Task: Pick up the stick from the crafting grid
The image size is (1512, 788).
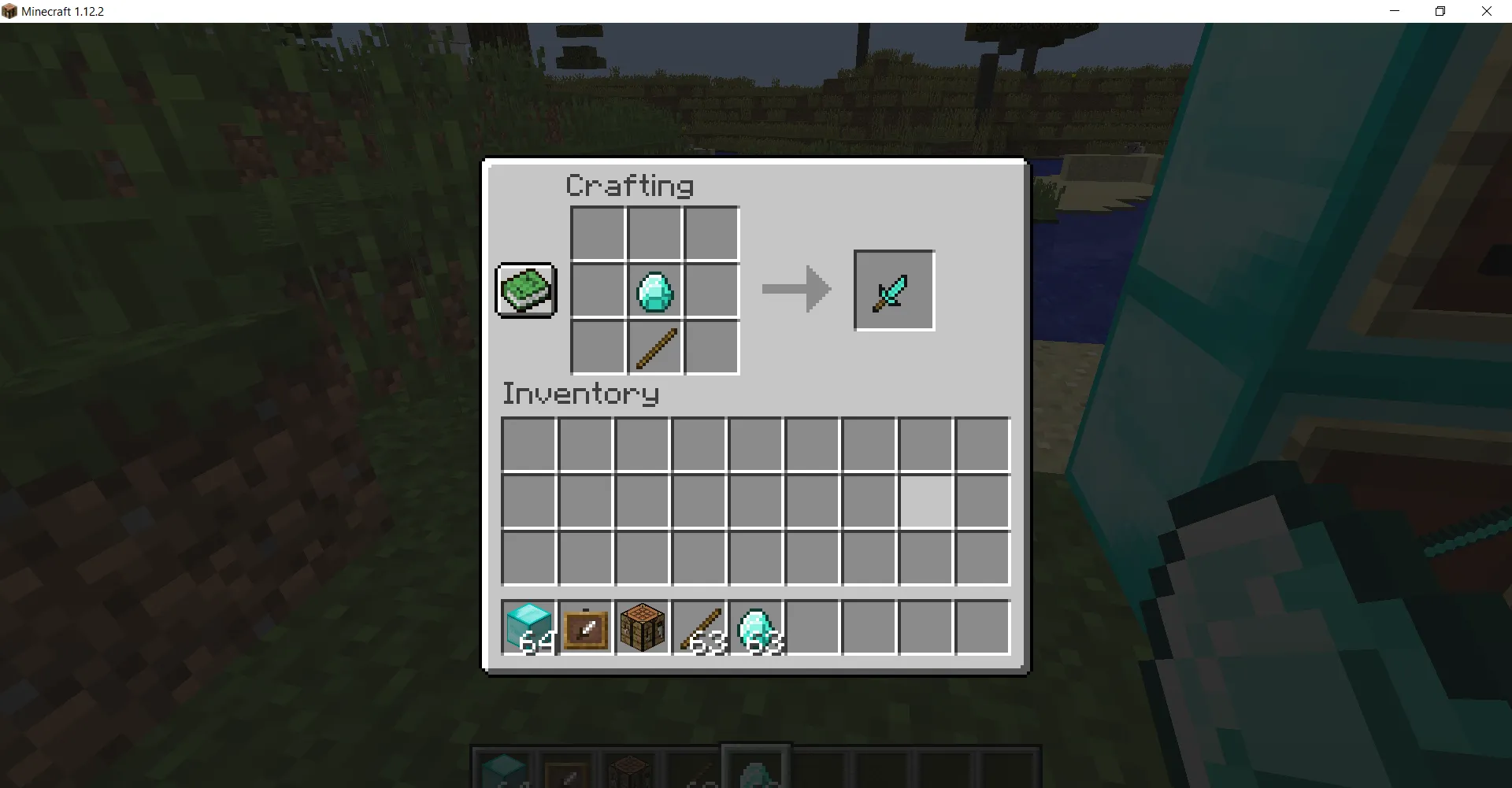Action: click(654, 346)
